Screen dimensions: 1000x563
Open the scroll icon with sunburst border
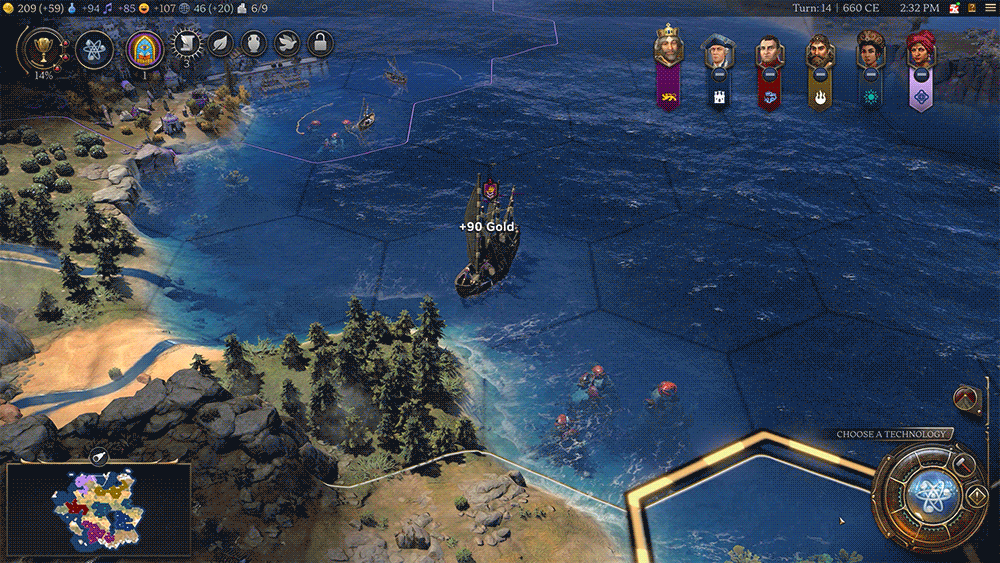[x=185, y=43]
